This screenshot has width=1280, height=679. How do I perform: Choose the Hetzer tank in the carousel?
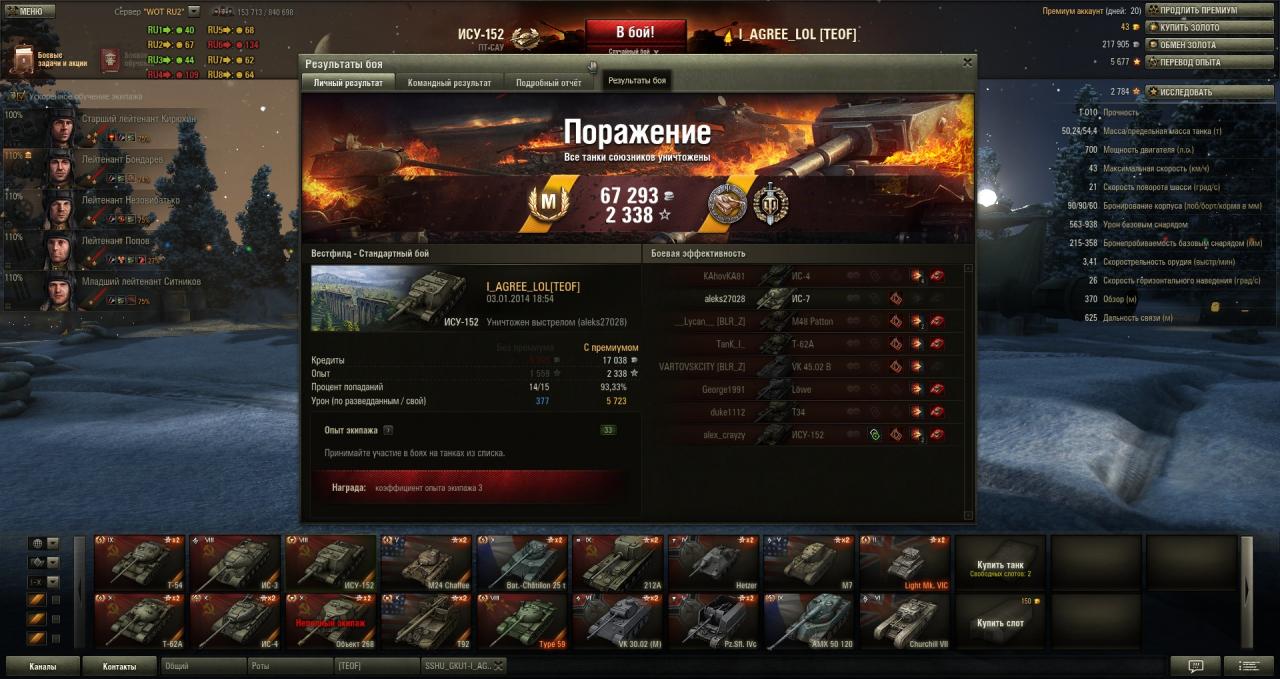(713, 563)
